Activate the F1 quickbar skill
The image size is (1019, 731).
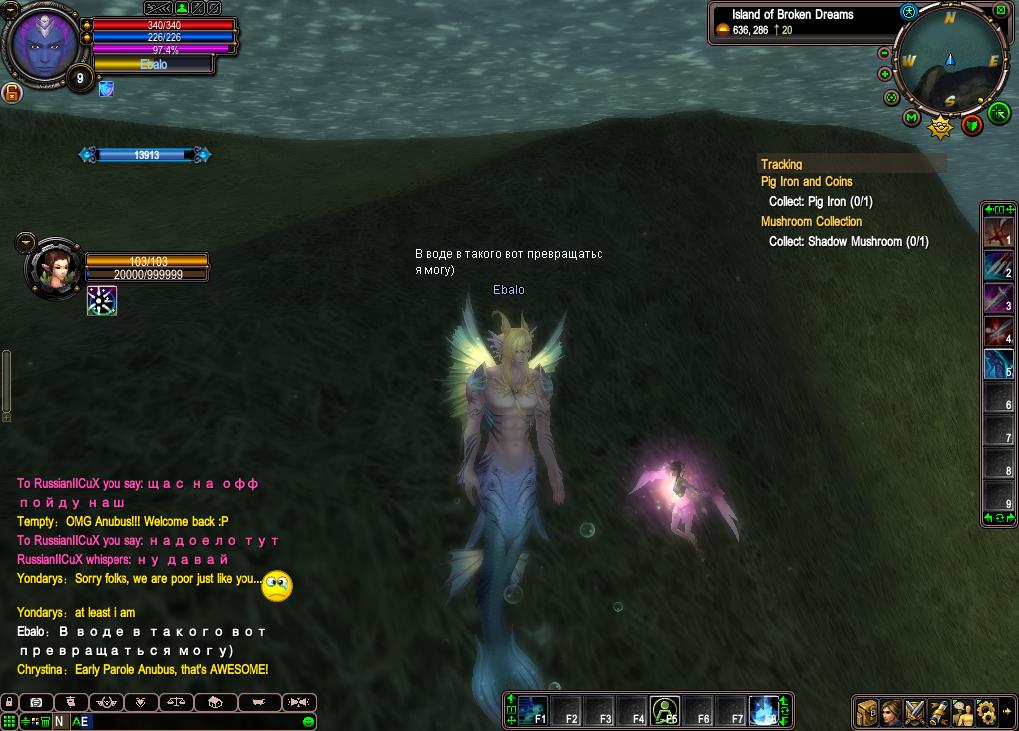coord(533,710)
